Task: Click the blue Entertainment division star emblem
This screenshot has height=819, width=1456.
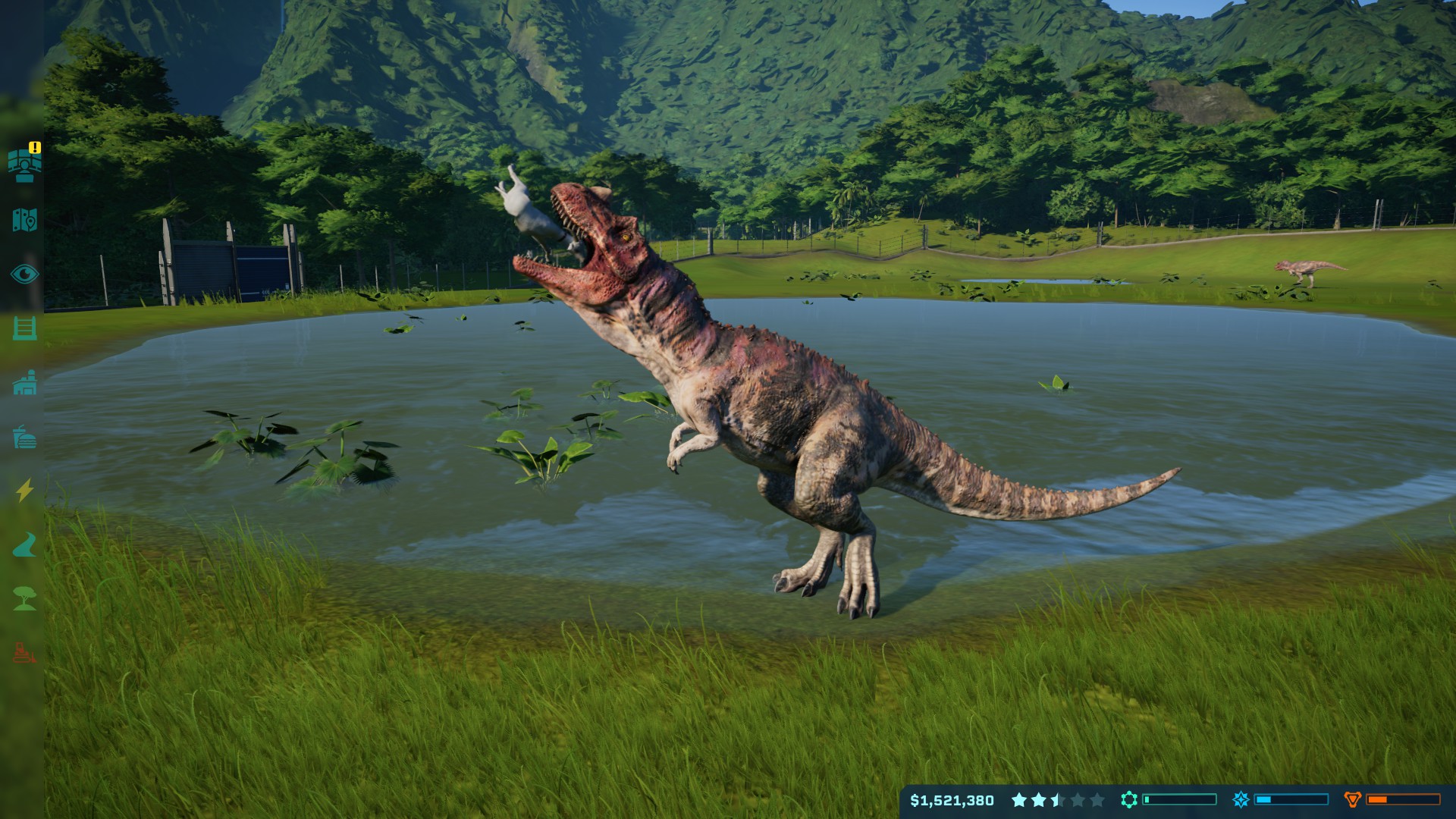Action: pyautogui.click(x=1241, y=799)
